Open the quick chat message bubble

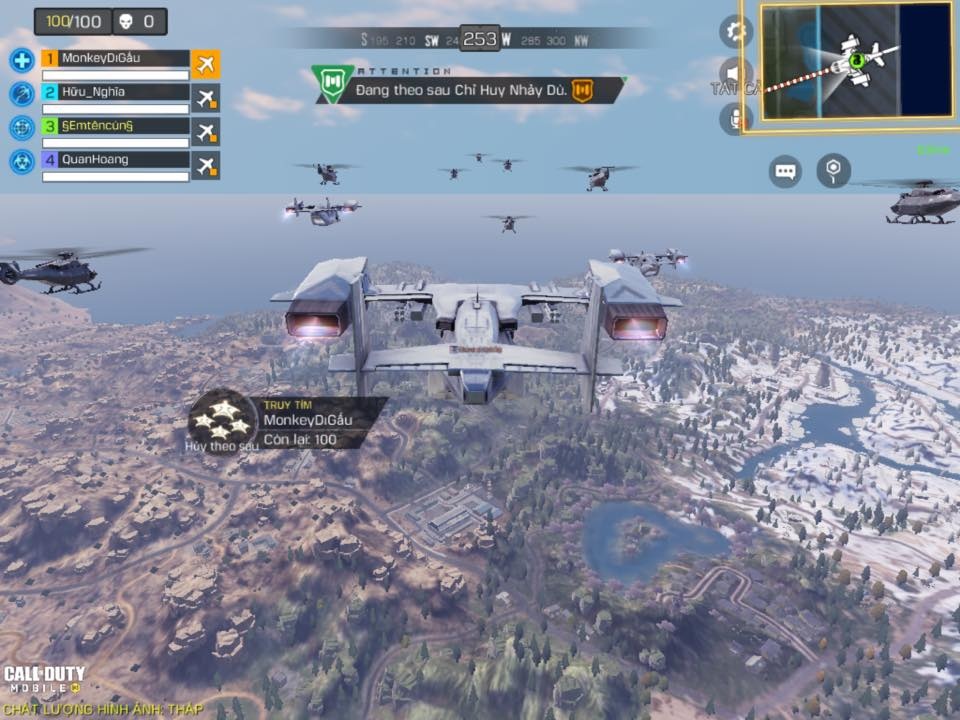785,171
